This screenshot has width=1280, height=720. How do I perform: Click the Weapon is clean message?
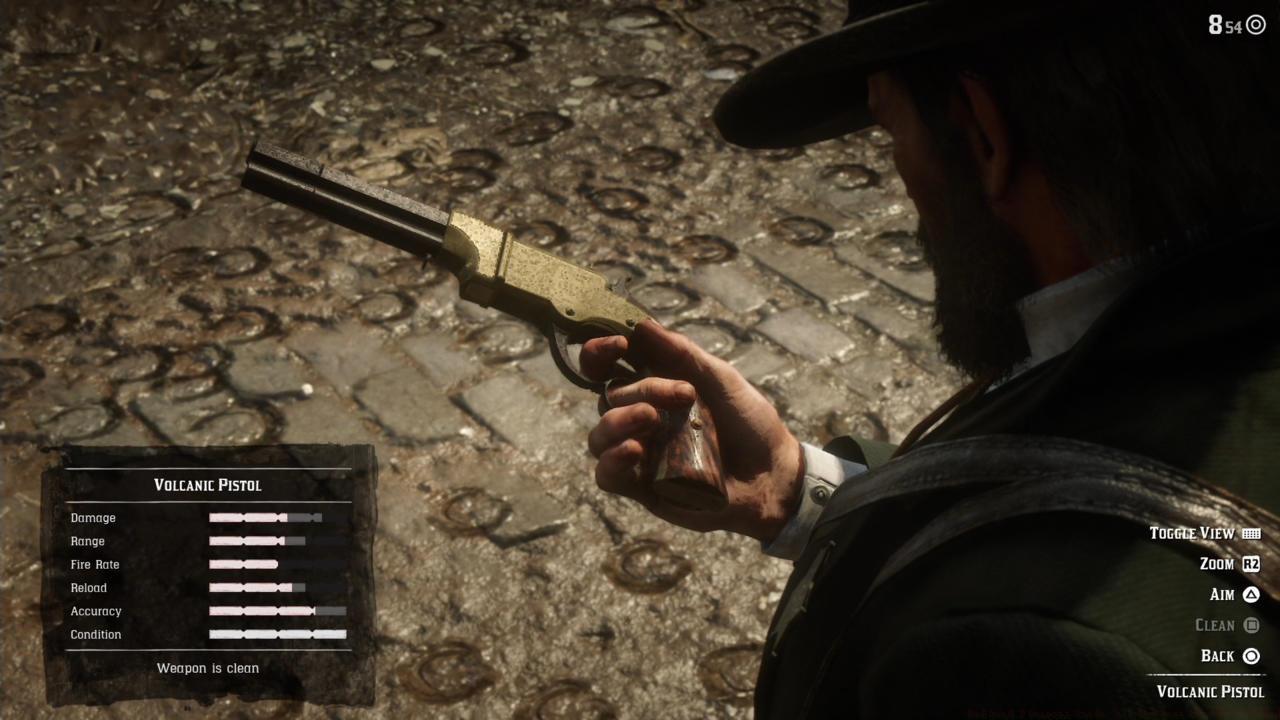(207, 668)
